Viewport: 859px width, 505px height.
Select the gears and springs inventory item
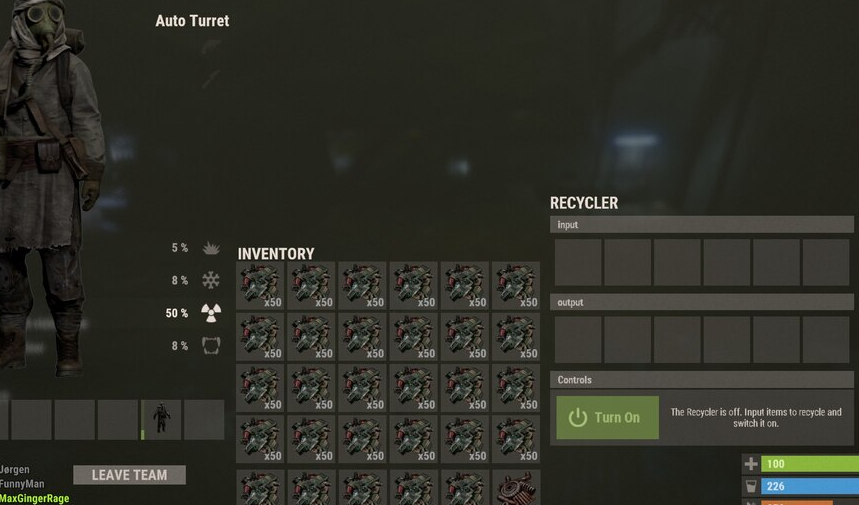point(516,488)
